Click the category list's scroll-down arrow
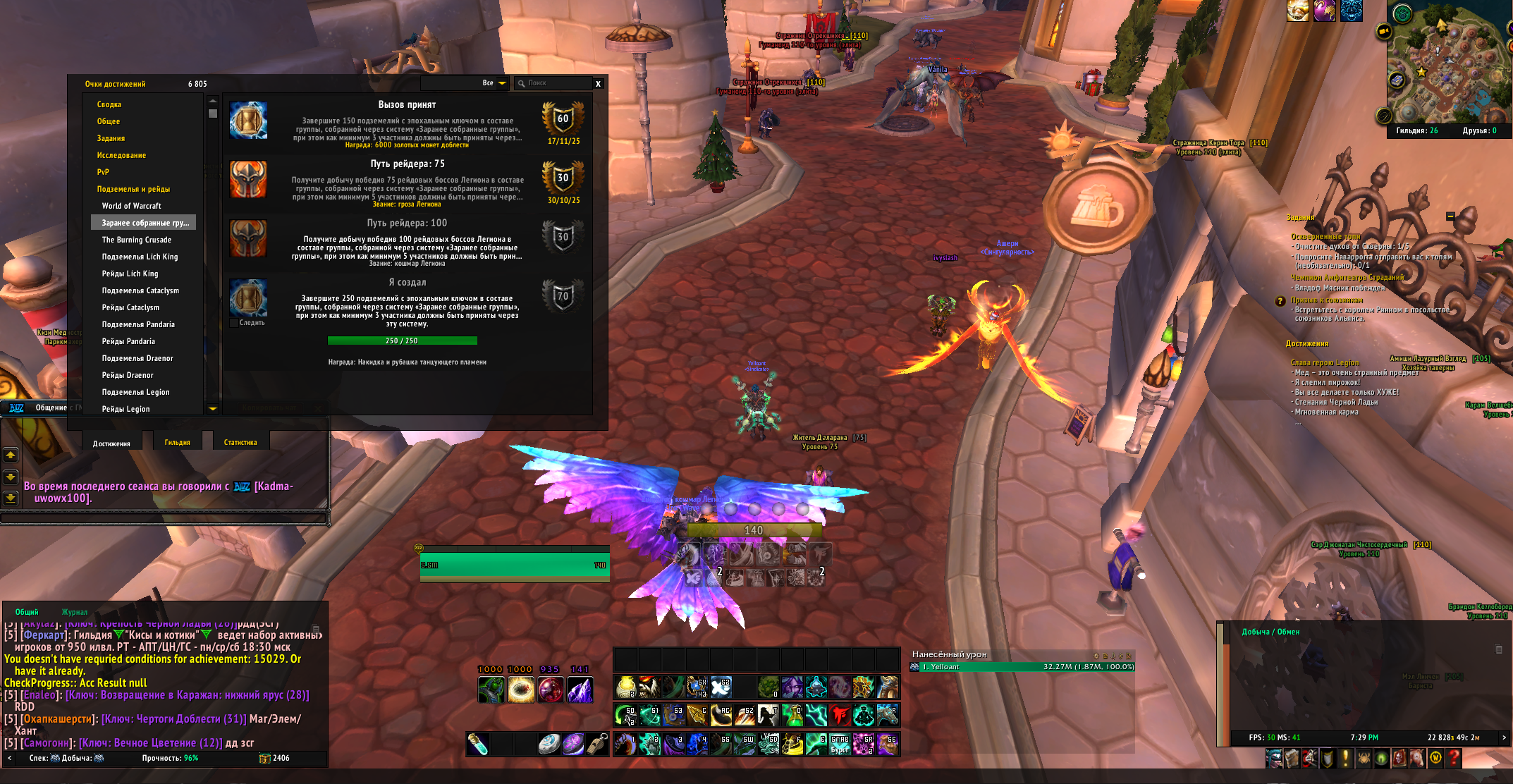Screen dimensions: 1513x784 (x=213, y=409)
